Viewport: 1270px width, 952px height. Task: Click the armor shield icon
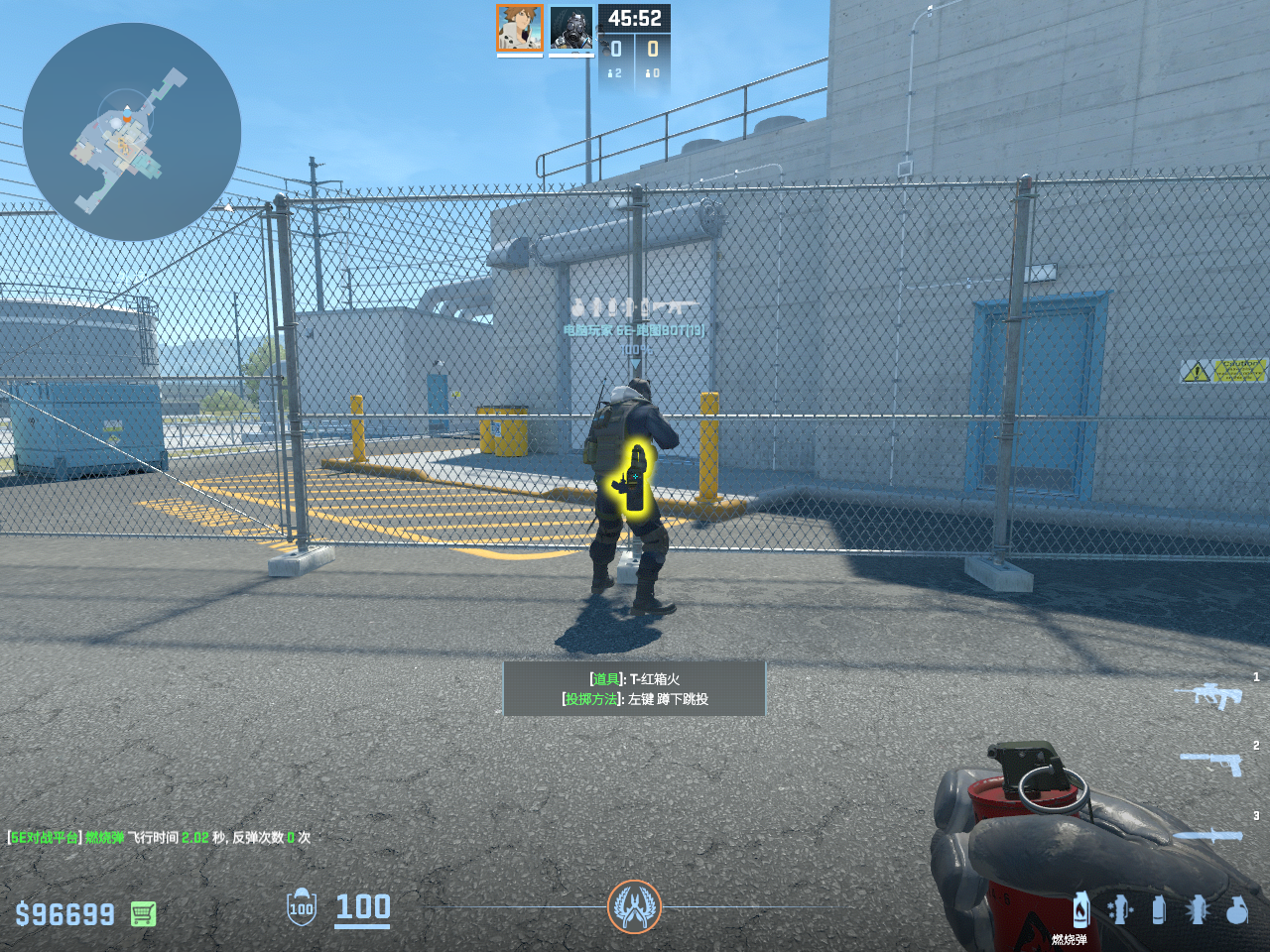coord(301,907)
